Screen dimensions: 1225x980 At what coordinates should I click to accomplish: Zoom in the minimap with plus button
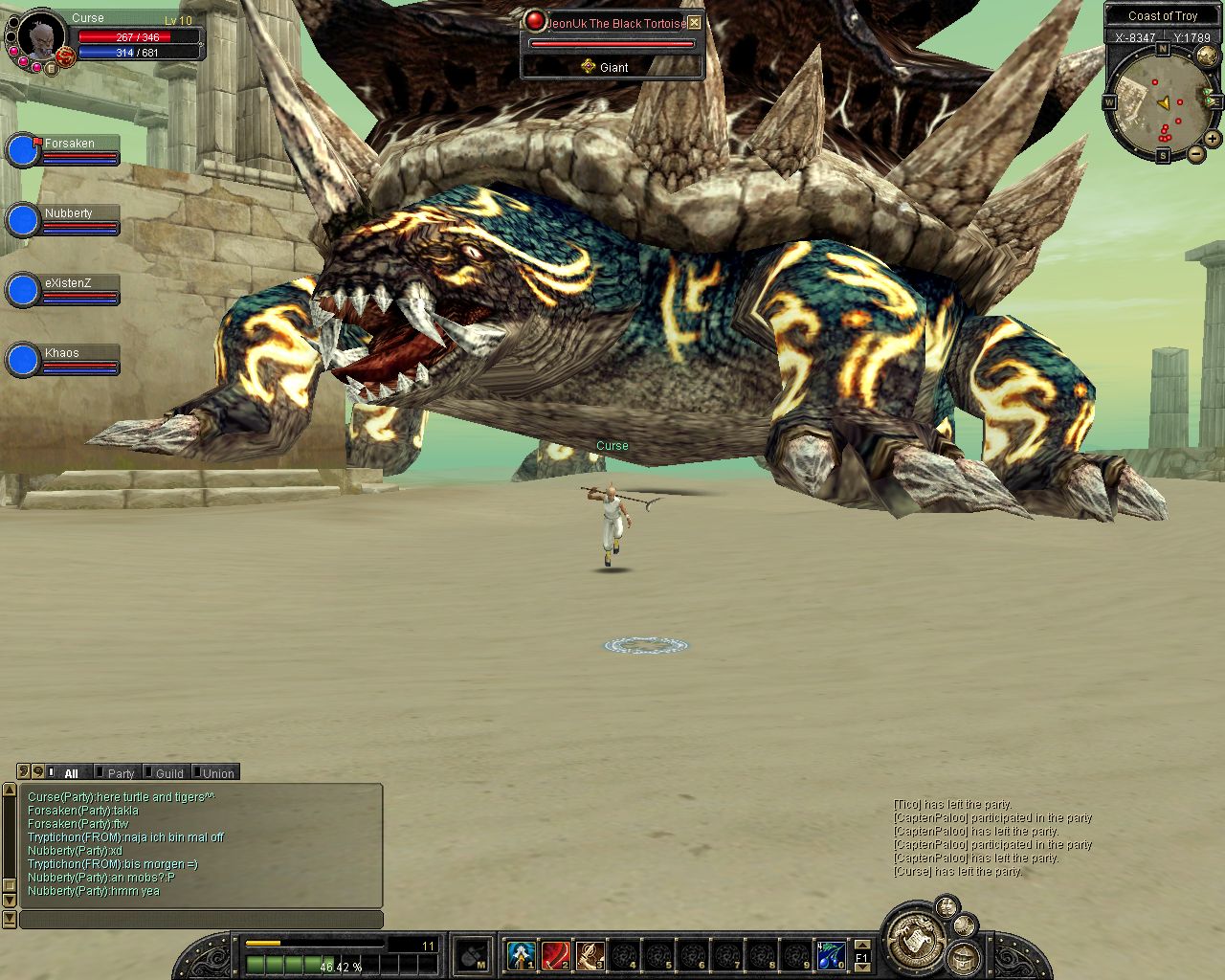pyautogui.click(x=1213, y=139)
